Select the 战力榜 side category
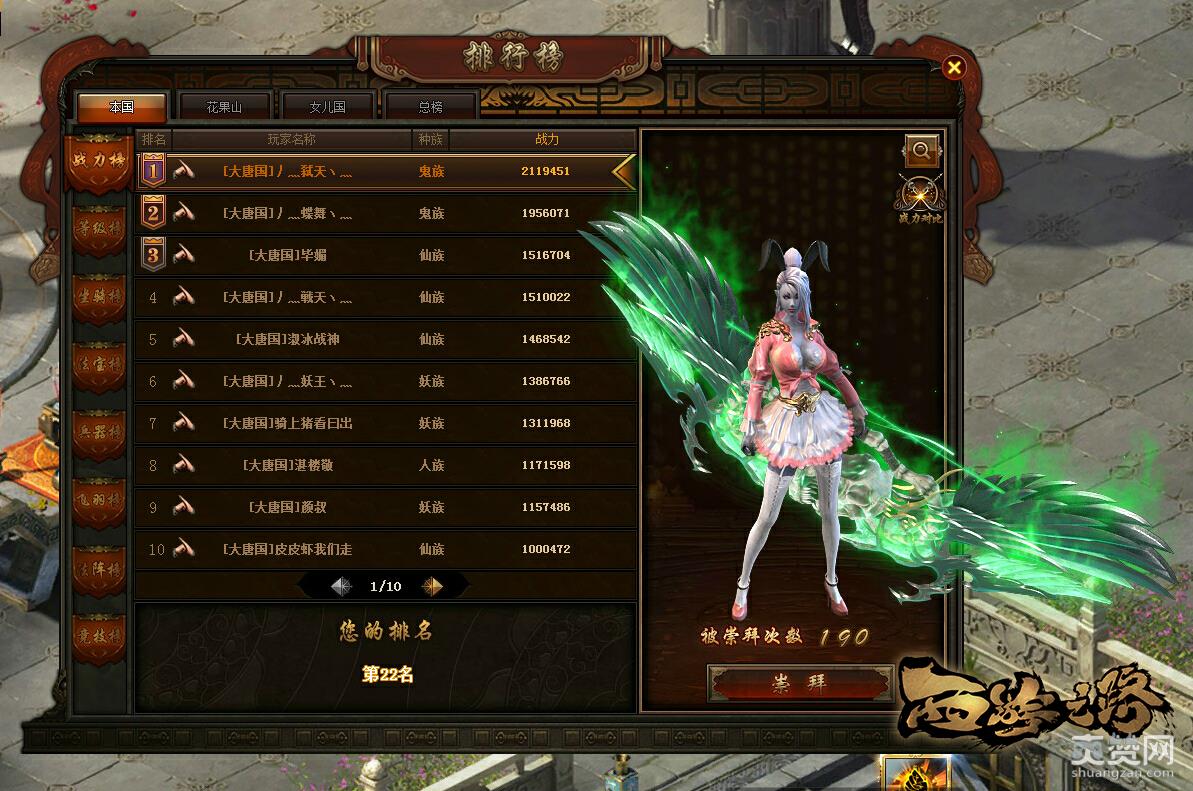The image size is (1193, 791). click(100, 160)
